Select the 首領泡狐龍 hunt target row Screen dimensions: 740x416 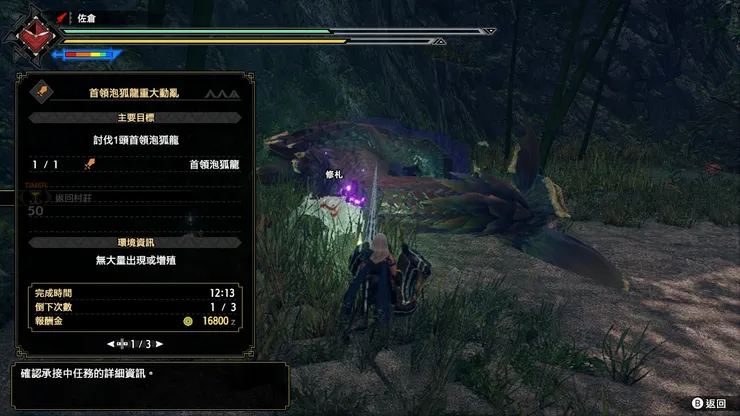tap(136, 164)
